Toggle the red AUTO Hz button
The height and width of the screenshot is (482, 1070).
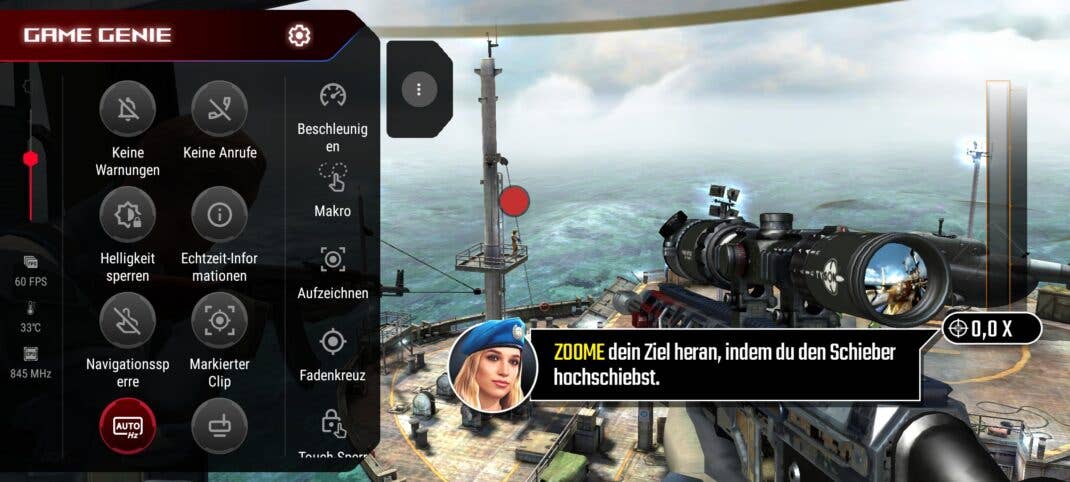pos(128,427)
